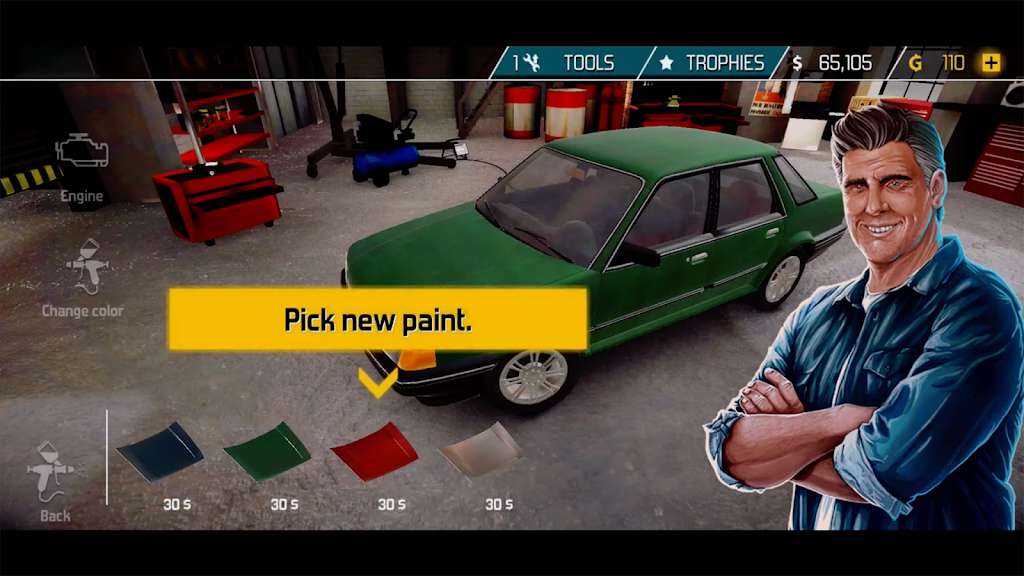
Task: Go Back from the paint menu
Action: click(x=54, y=480)
